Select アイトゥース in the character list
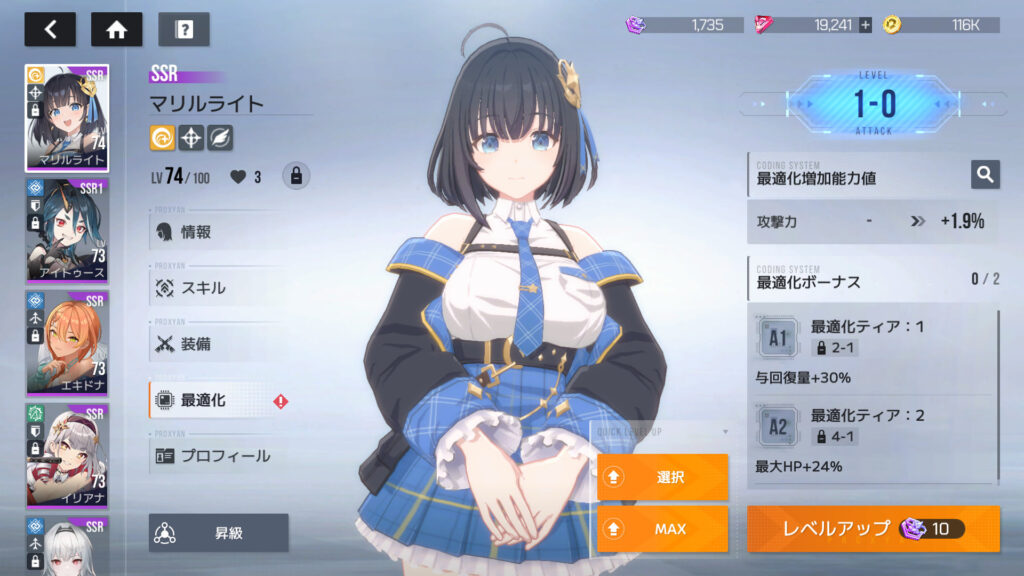1024x576 pixels. (x=66, y=232)
